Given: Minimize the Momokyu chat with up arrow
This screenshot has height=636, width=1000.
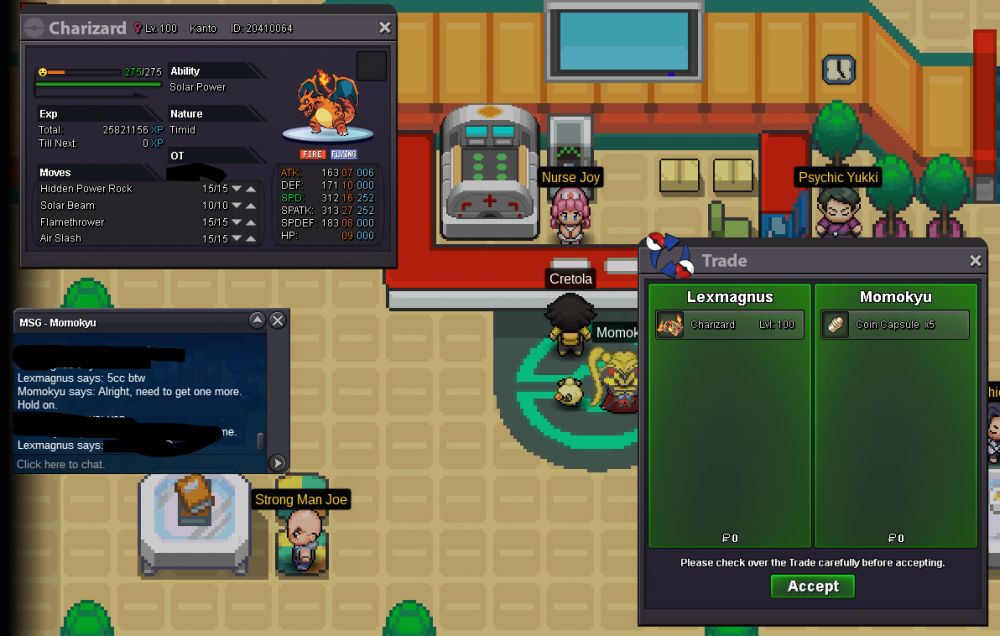Looking at the screenshot, I should [x=257, y=320].
